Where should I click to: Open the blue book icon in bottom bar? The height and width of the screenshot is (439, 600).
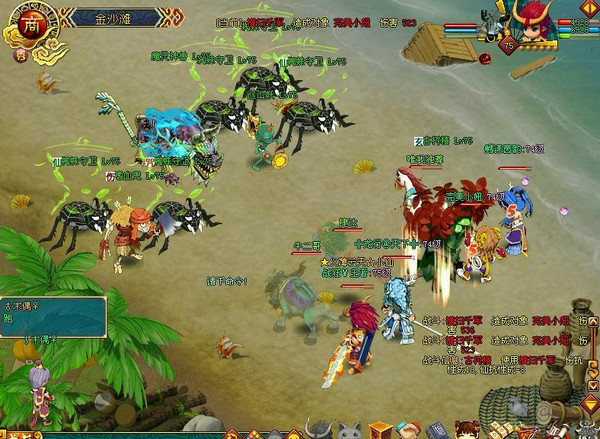click(438, 432)
